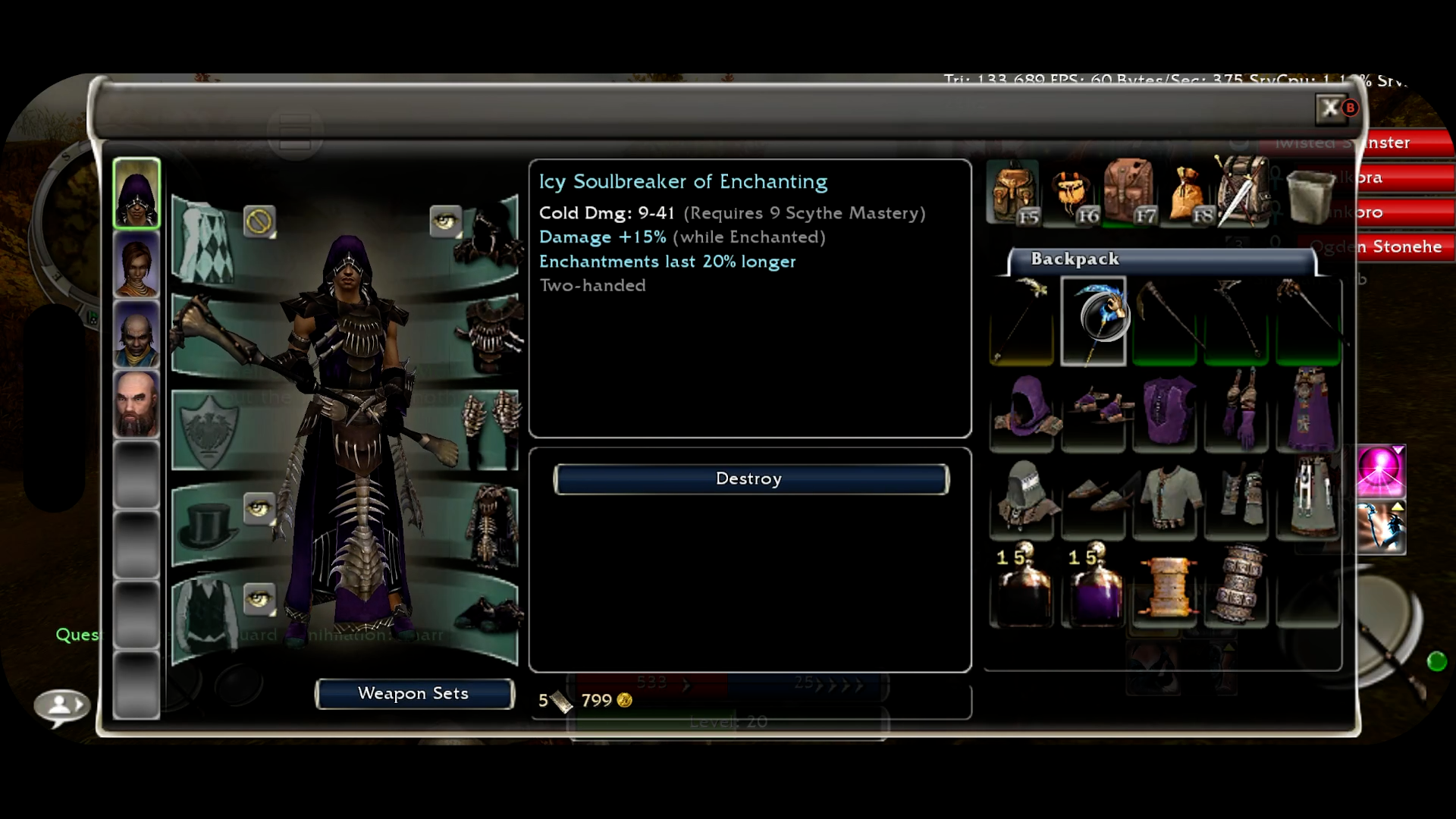Select the purple dye vial stack
Screen dimensions: 1456x819
click(1093, 586)
